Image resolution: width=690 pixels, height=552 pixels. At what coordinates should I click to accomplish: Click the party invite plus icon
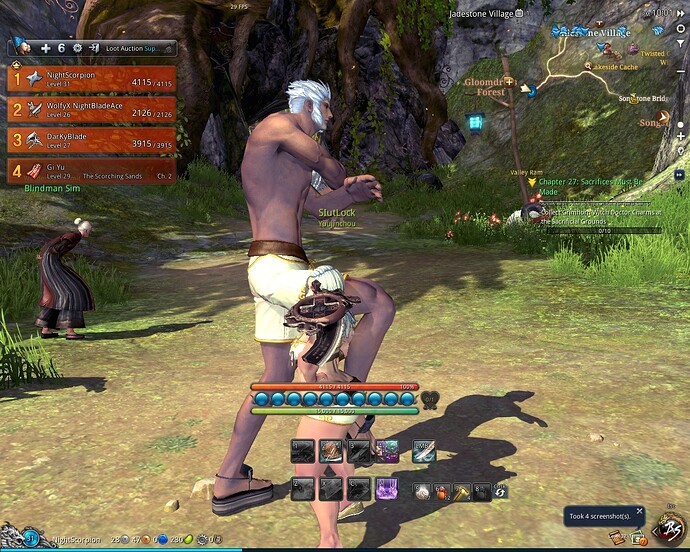click(x=45, y=47)
